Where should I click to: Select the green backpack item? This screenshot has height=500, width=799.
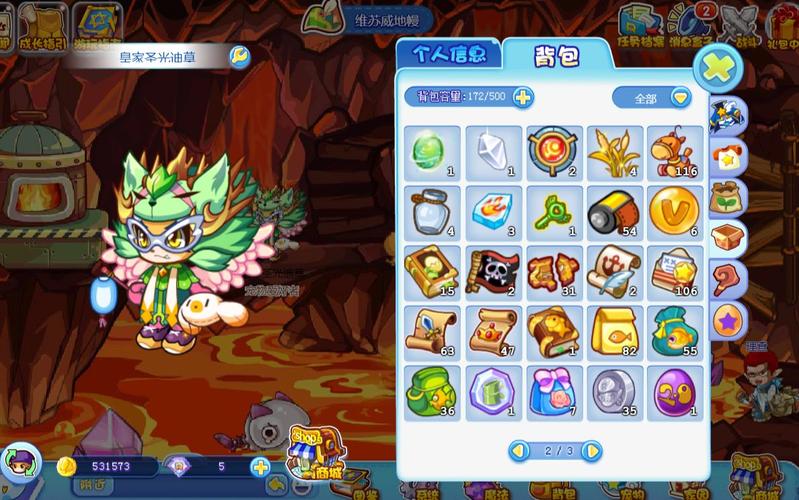[x=432, y=392]
